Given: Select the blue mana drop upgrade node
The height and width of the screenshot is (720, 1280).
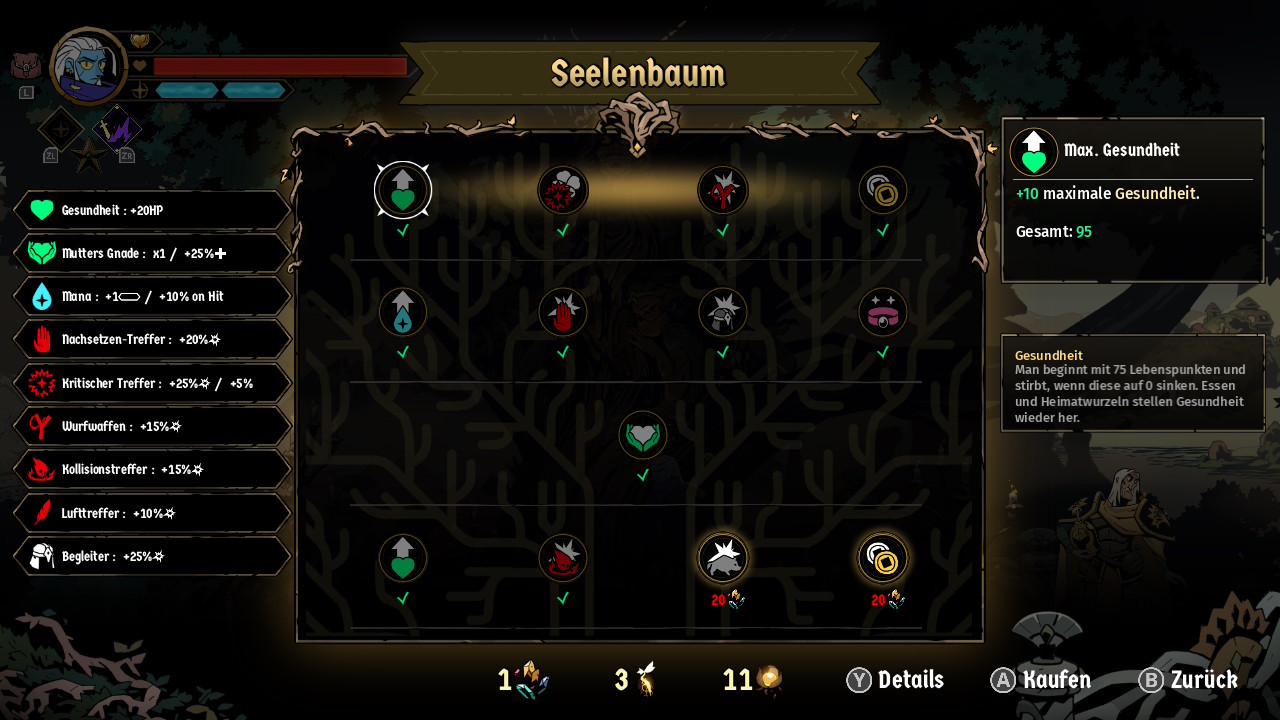Looking at the screenshot, I should (x=403, y=312).
